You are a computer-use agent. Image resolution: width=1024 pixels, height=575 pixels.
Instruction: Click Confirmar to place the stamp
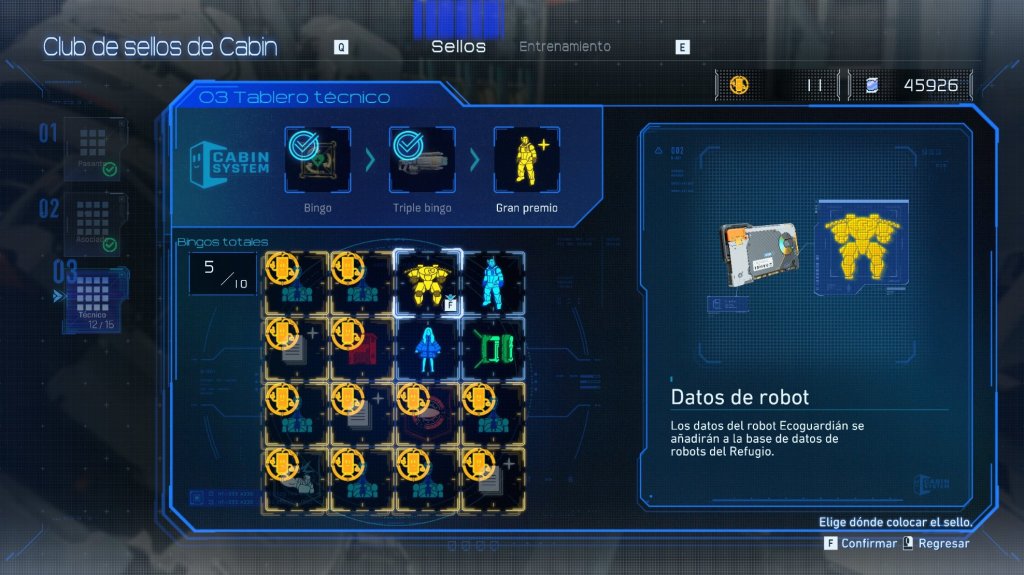pos(861,543)
